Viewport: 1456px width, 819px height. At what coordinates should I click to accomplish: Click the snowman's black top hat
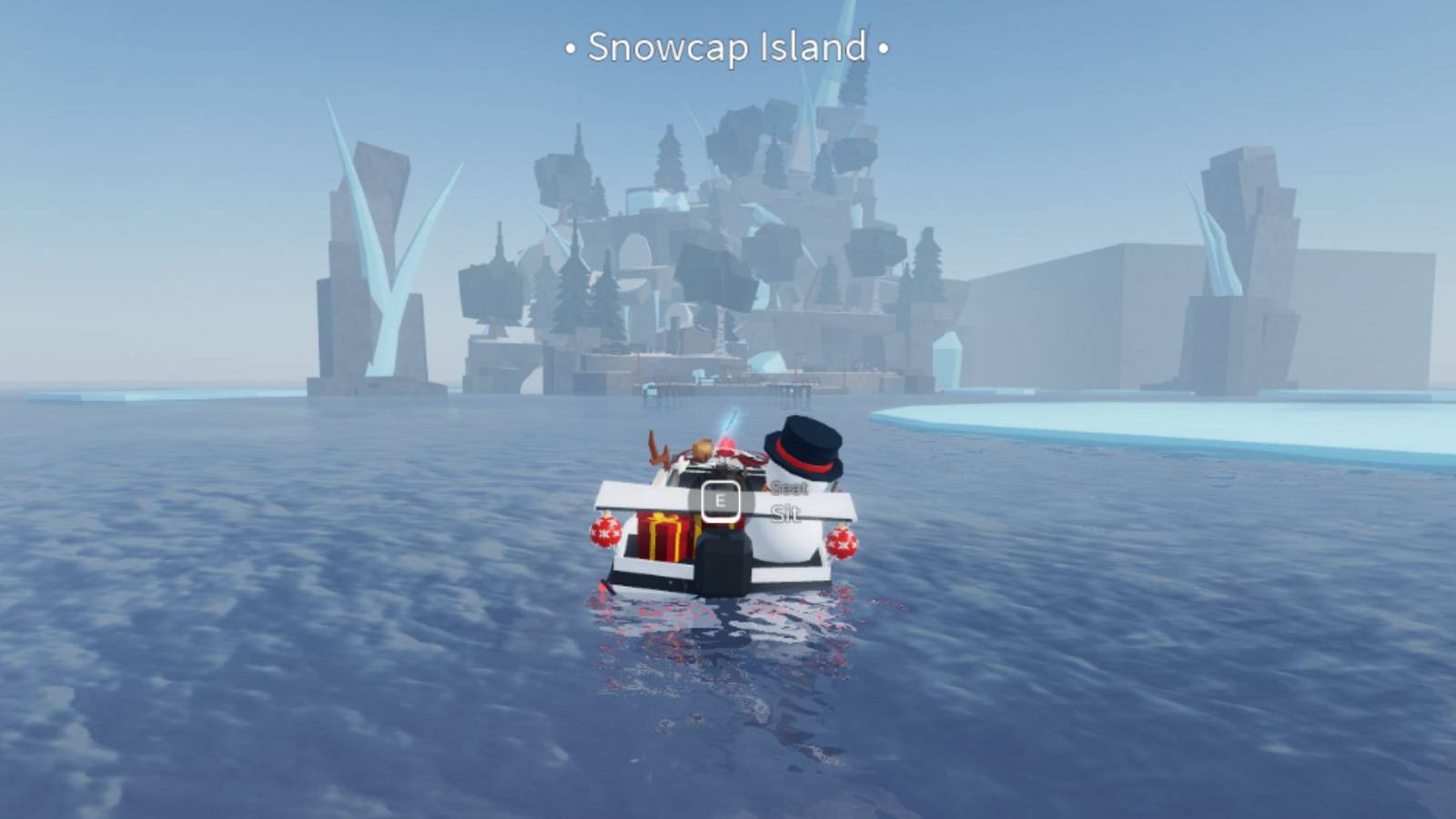click(802, 444)
